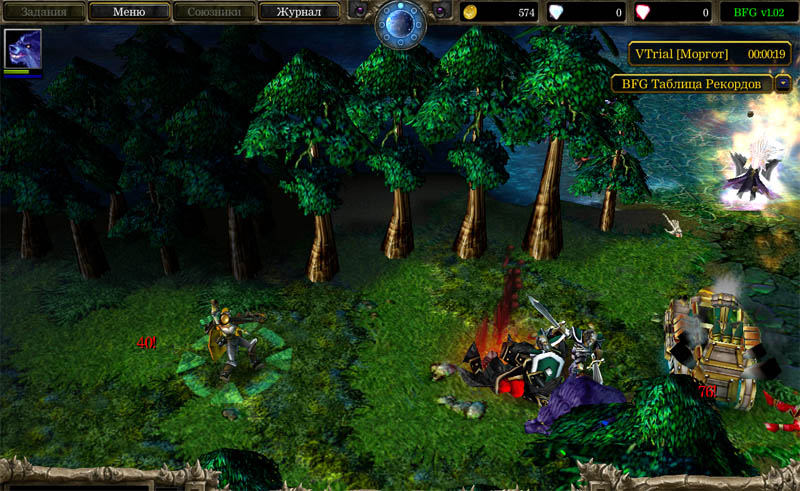This screenshot has width=800, height=491.
Task: Collapse the BFG Таблица Рекордов arrow button
Action: coord(782,85)
